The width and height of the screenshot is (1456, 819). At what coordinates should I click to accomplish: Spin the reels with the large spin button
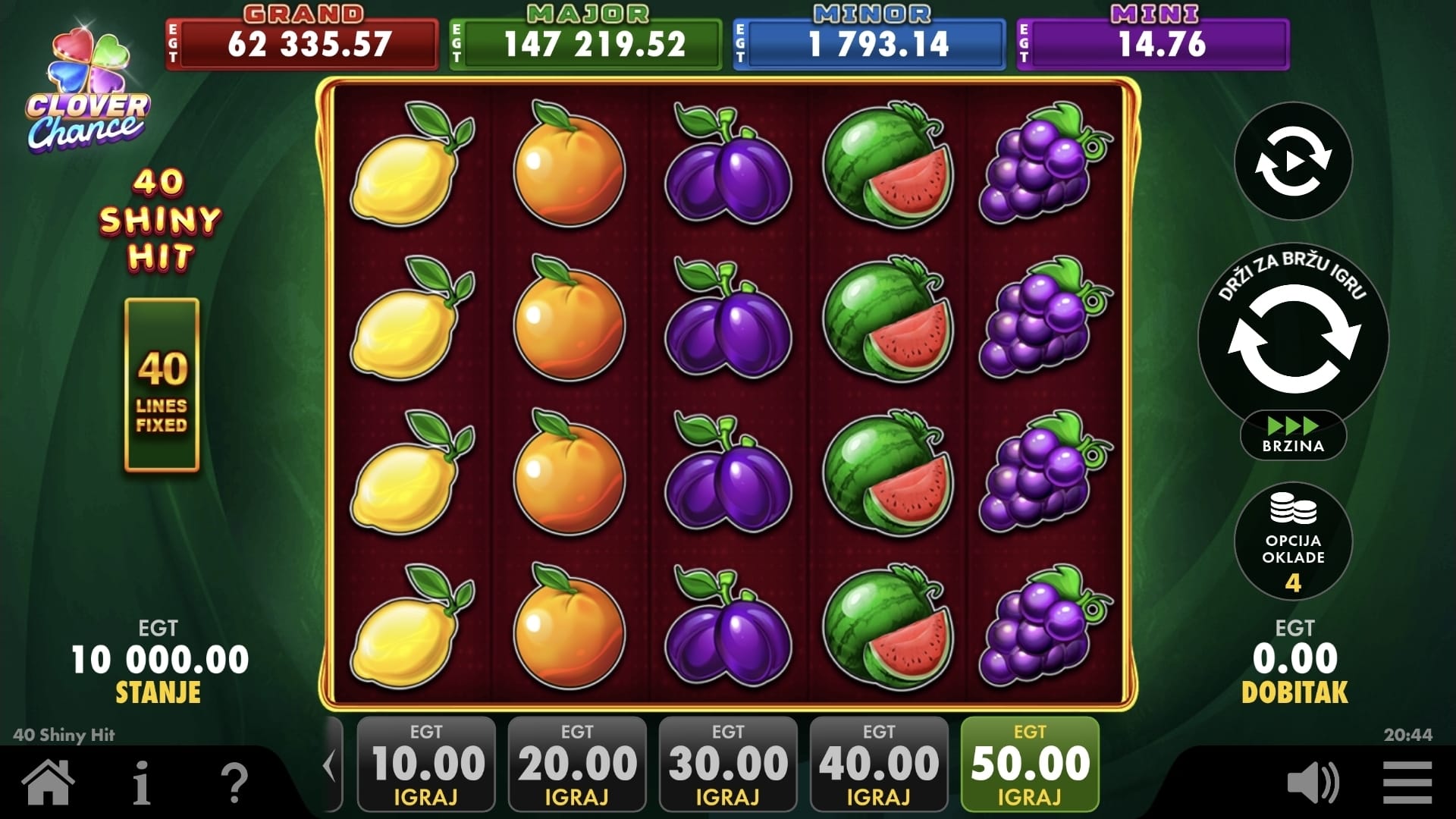coord(1294,339)
